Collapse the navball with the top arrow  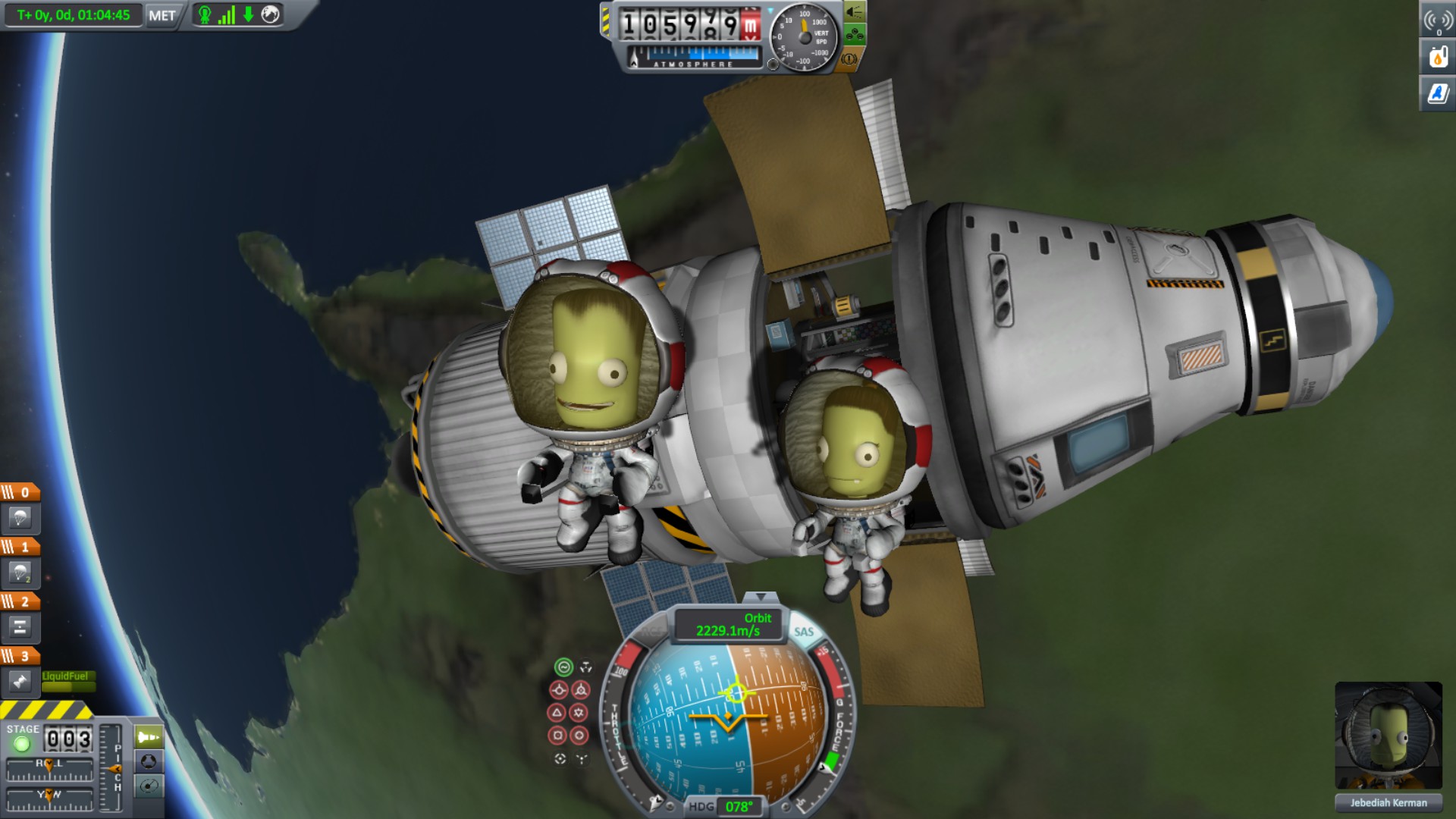pos(761,598)
